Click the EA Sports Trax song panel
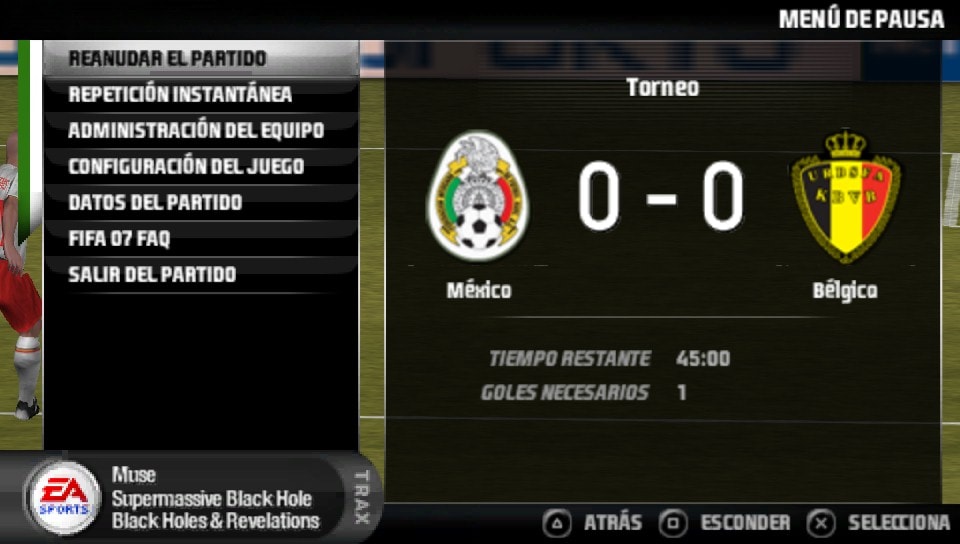Image resolution: width=960 pixels, height=544 pixels. (x=200, y=498)
